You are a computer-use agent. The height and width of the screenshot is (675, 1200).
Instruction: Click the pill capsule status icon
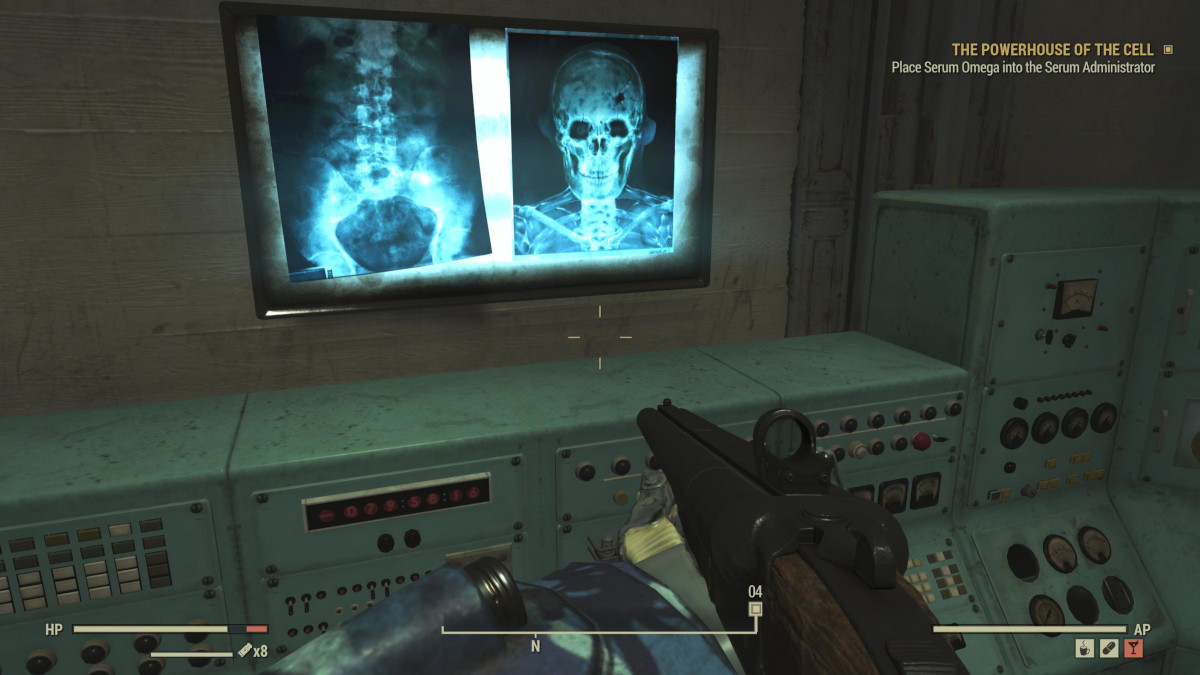pyautogui.click(x=1109, y=648)
